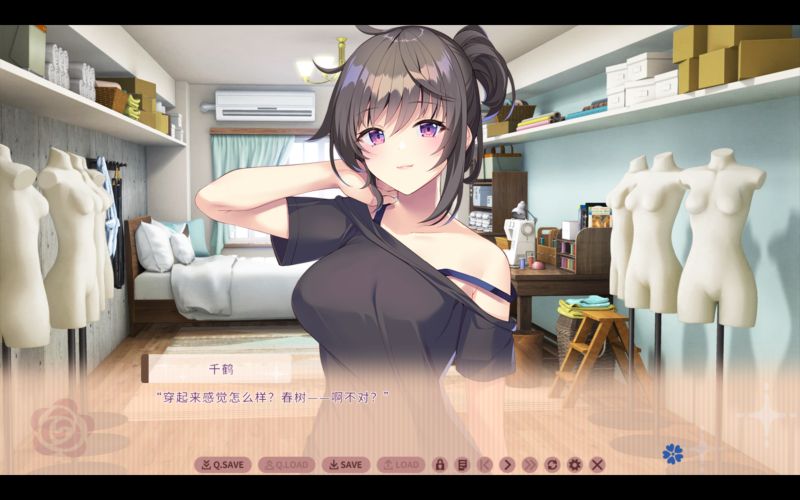Open the LOAD game menu
This screenshot has width=800, height=500.
click(x=401, y=464)
